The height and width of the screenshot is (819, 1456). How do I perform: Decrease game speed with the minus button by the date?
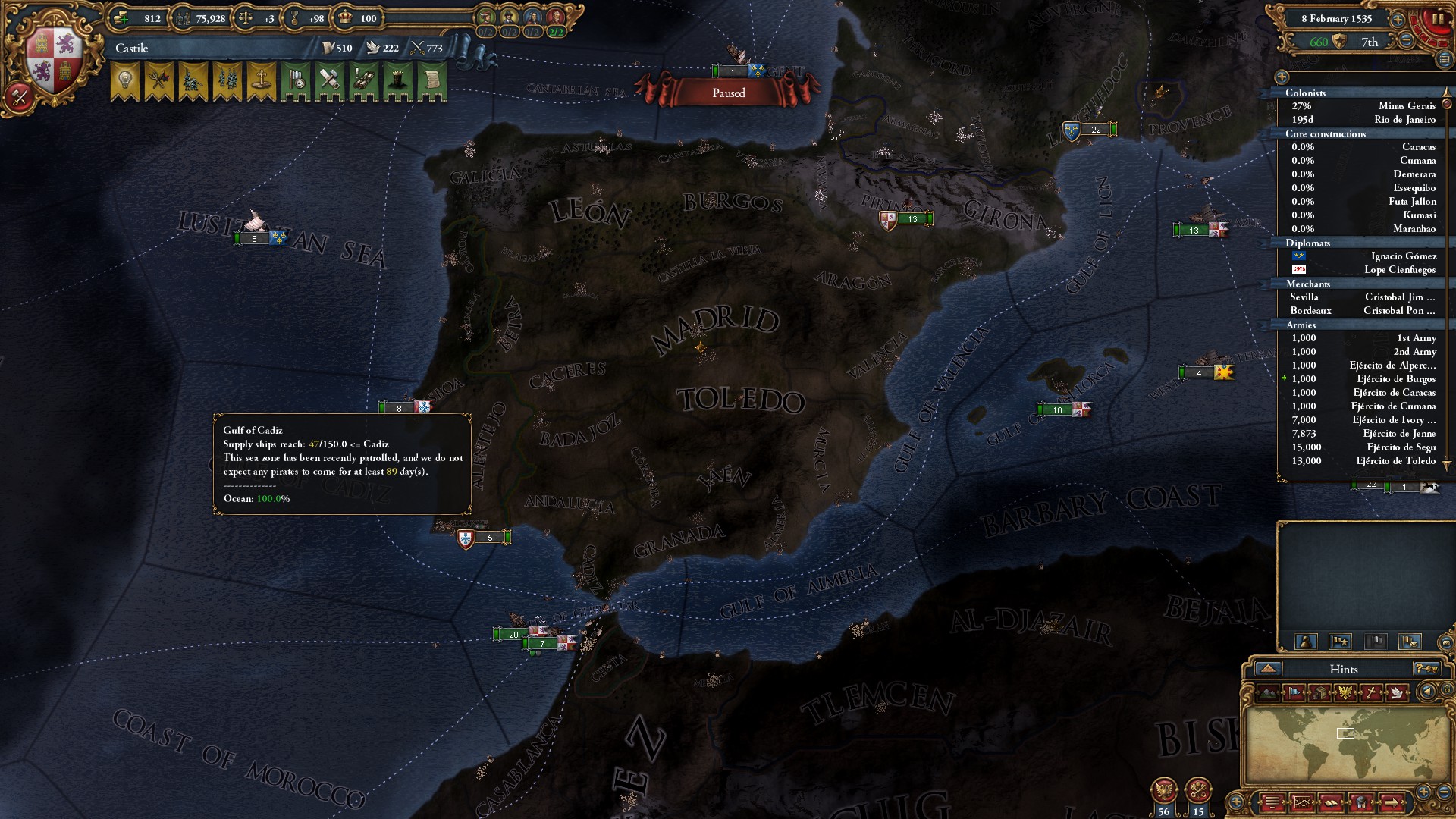tap(1406, 41)
